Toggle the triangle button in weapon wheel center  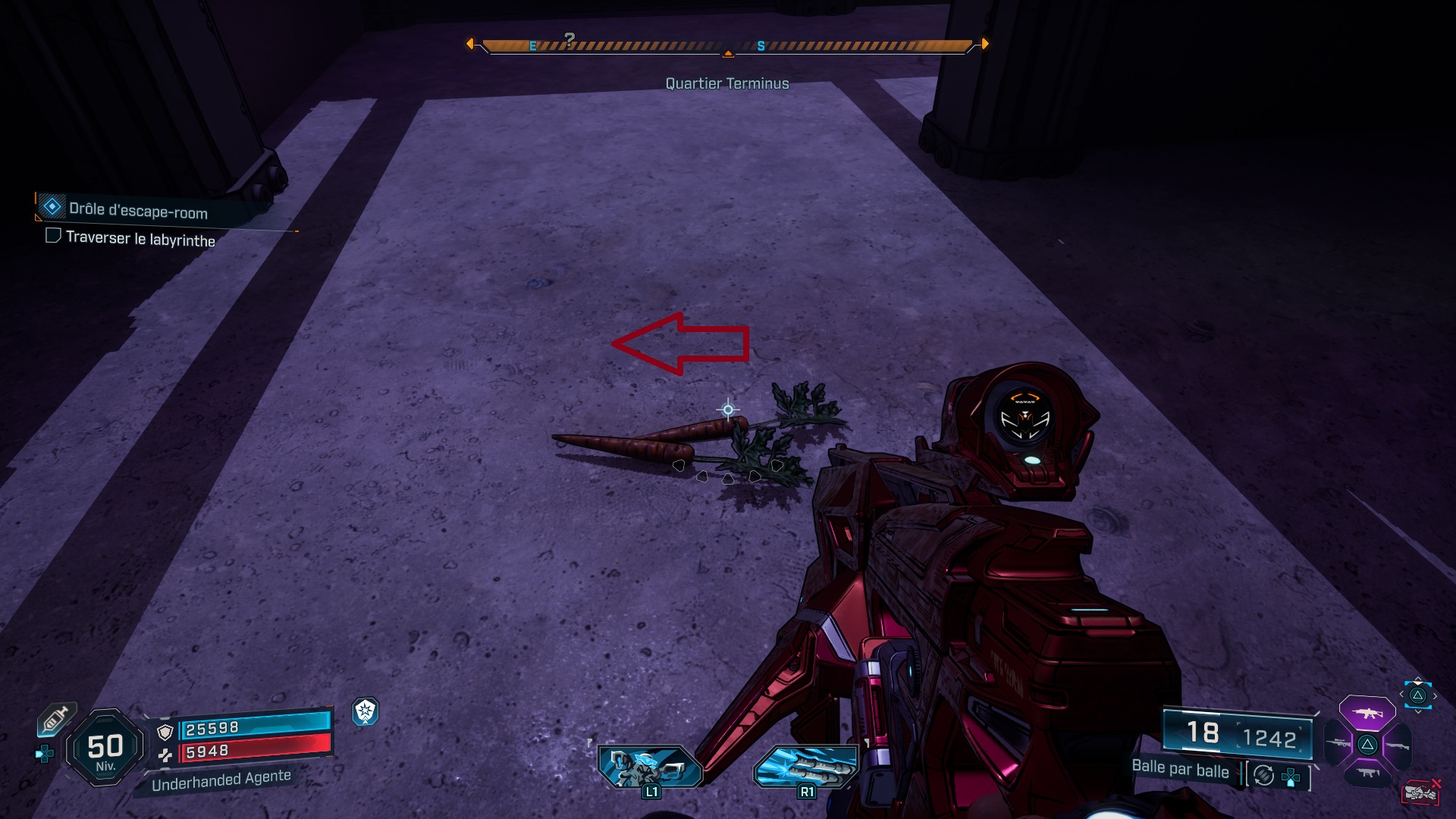tap(1369, 745)
